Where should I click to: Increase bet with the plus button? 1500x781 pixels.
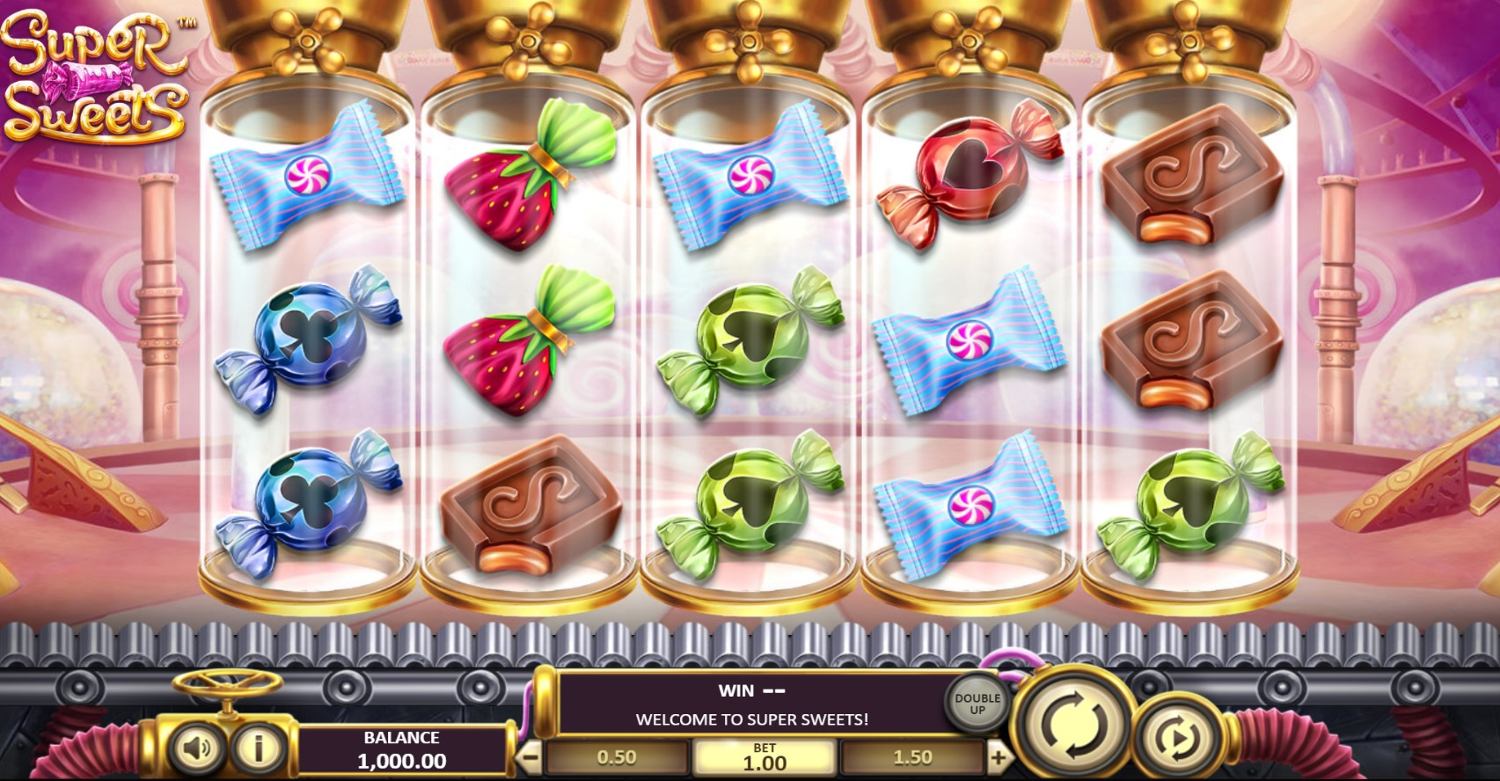998,757
